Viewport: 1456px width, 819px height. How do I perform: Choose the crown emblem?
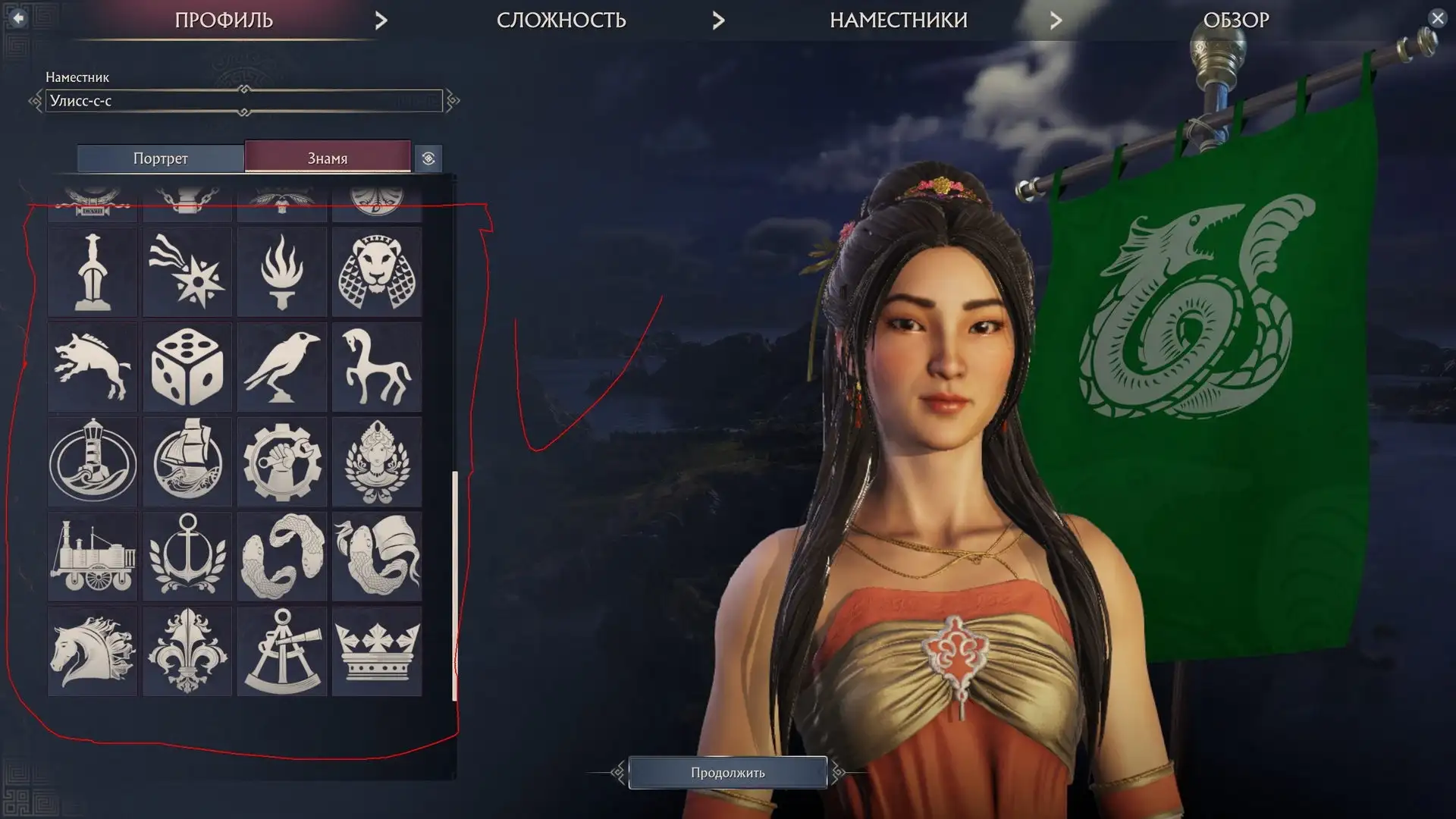tap(376, 651)
